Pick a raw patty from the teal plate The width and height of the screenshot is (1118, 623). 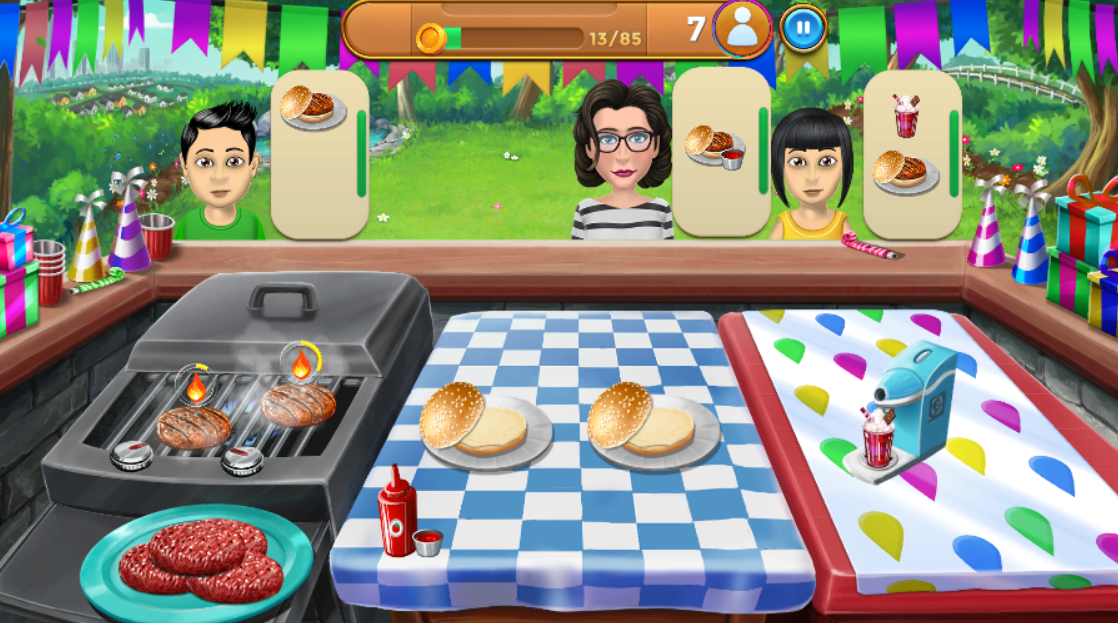[200, 559]
